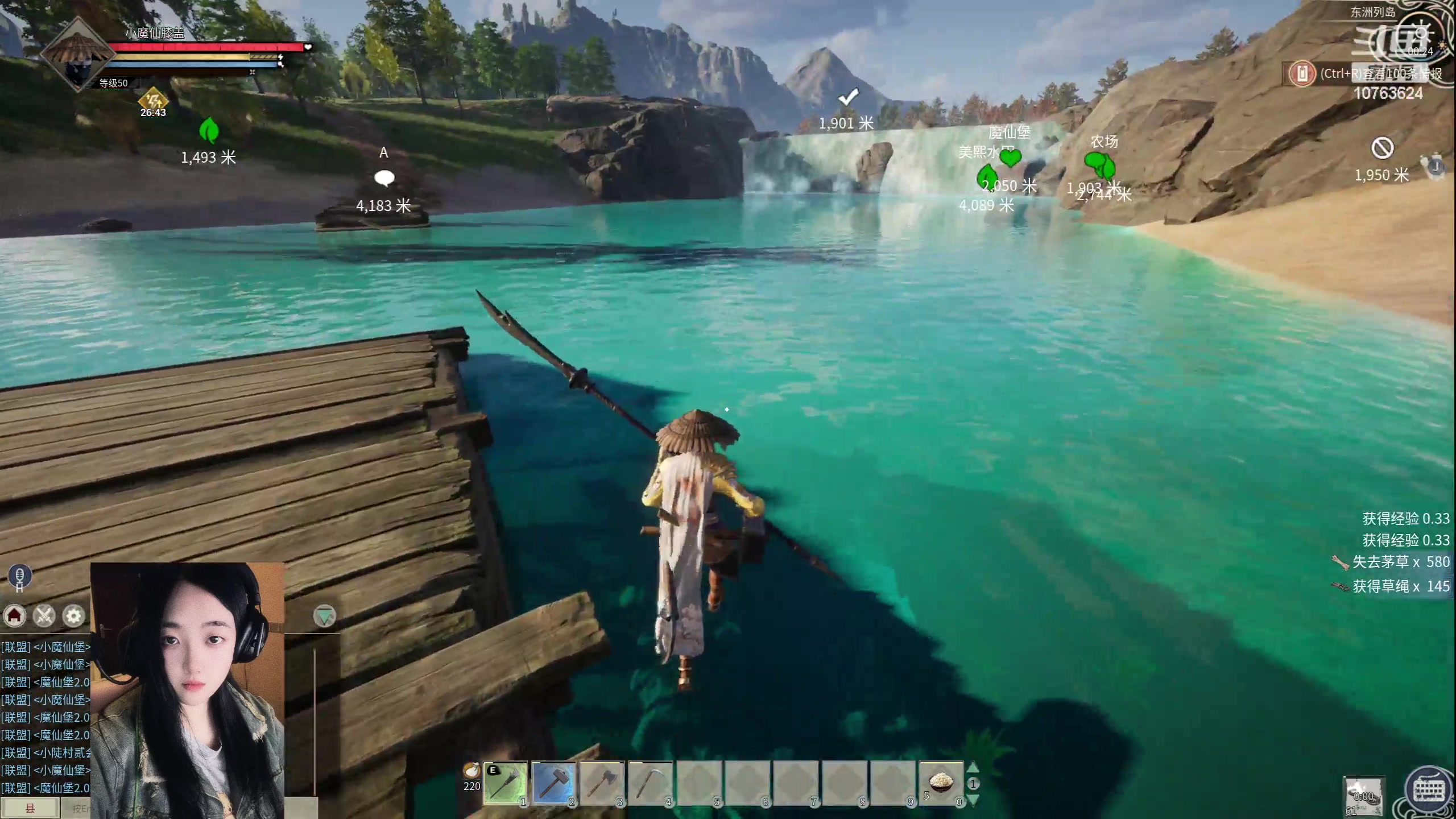Select the spear in hotbar slot 1

pyautogui.click(x=505, y=784)
